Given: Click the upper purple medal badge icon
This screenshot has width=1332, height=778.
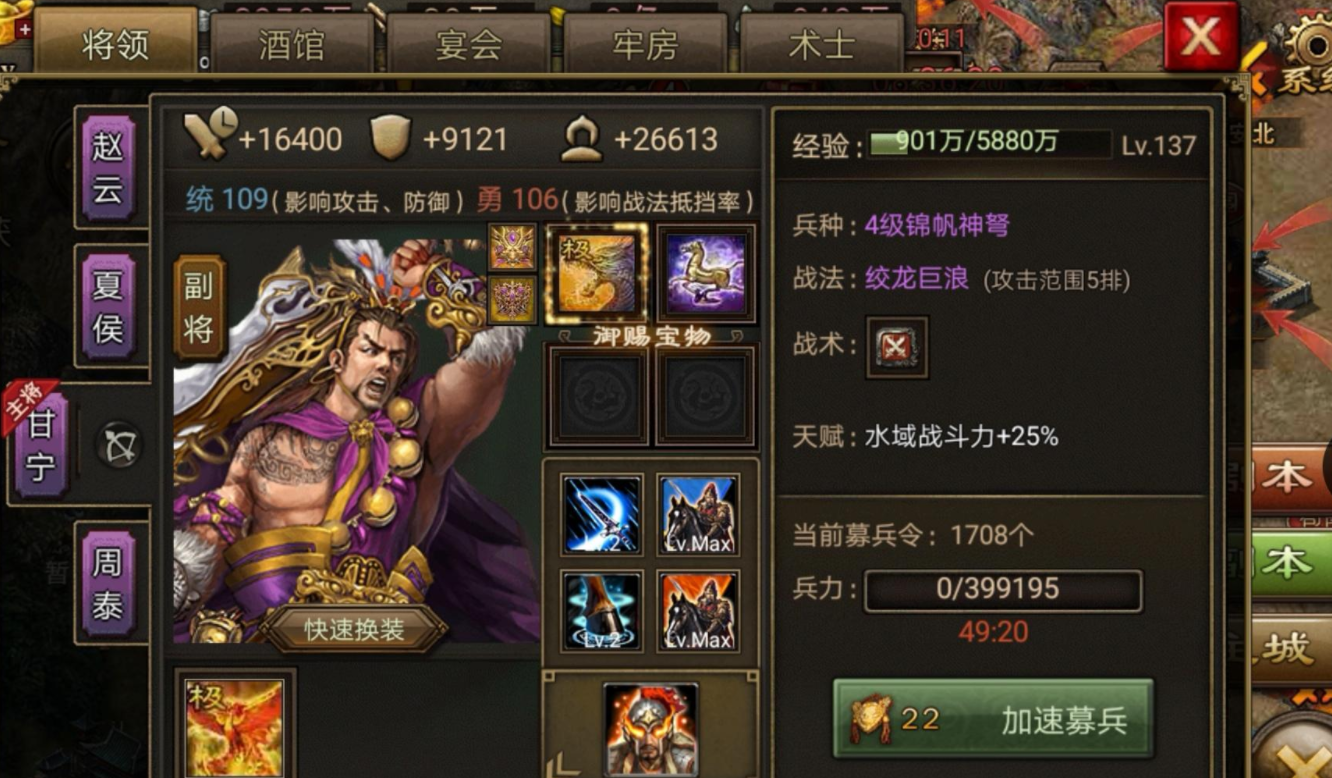Looking at the screenshot, I should [510, 246].
